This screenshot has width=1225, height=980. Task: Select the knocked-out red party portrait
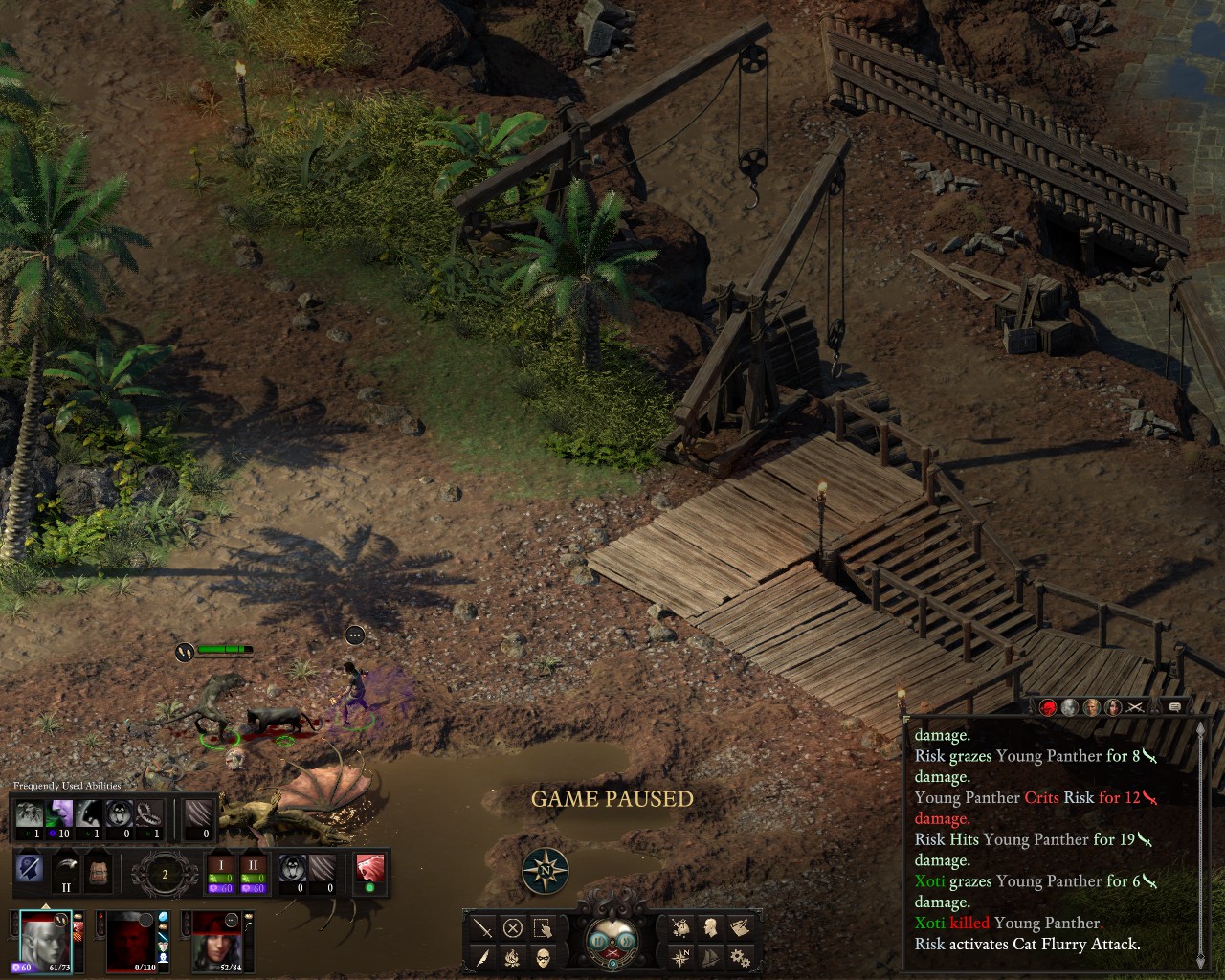click(130, 940)
